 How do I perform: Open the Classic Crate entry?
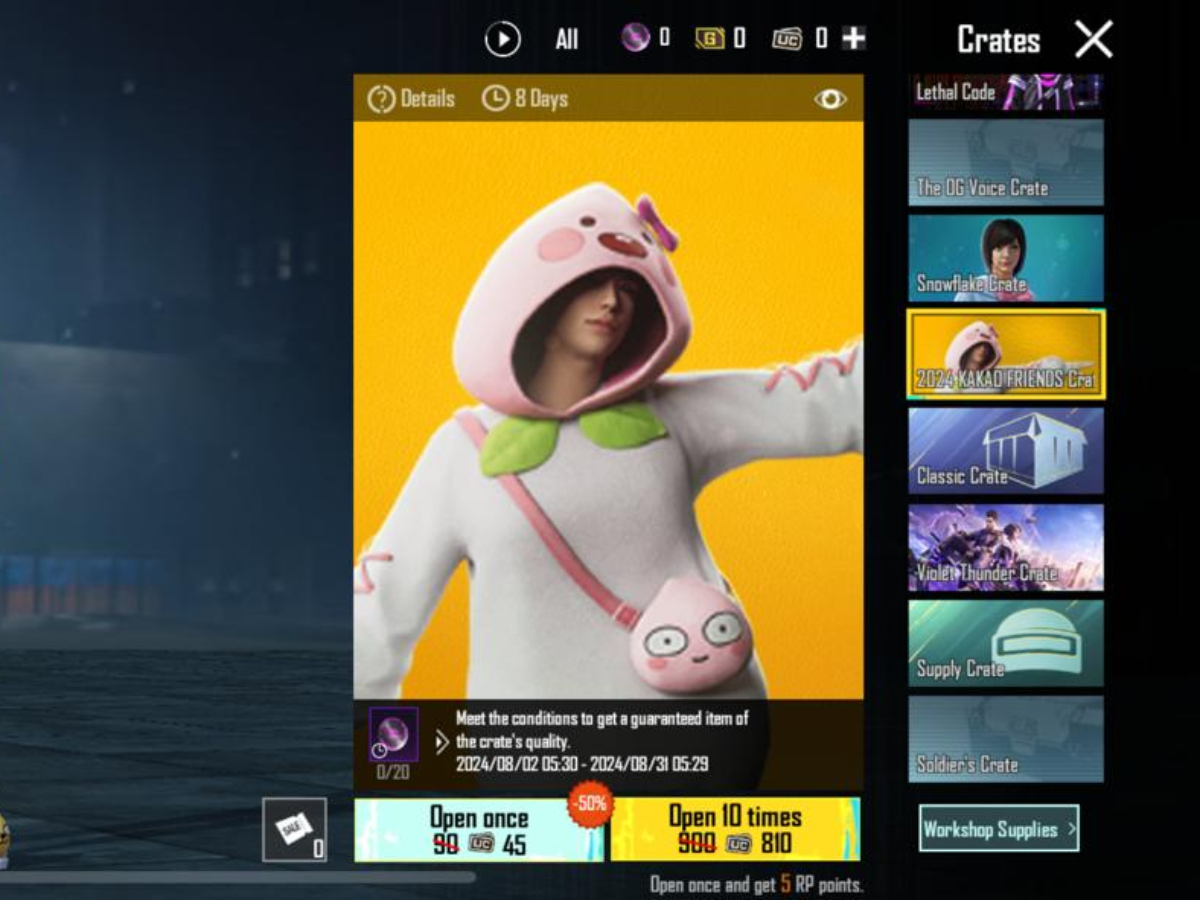pos(1005,450)
